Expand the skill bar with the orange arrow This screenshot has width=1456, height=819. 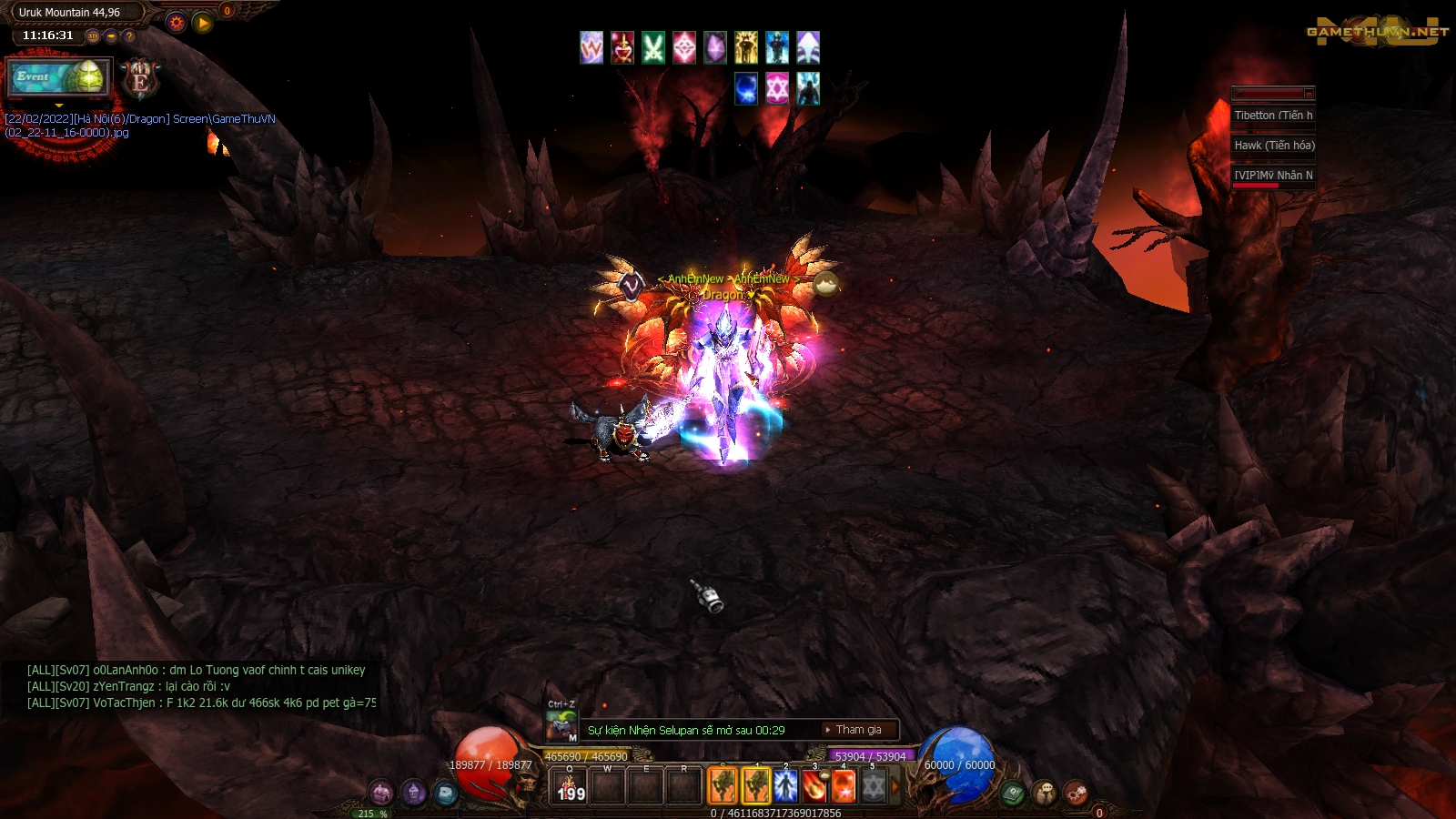[894, 785]
